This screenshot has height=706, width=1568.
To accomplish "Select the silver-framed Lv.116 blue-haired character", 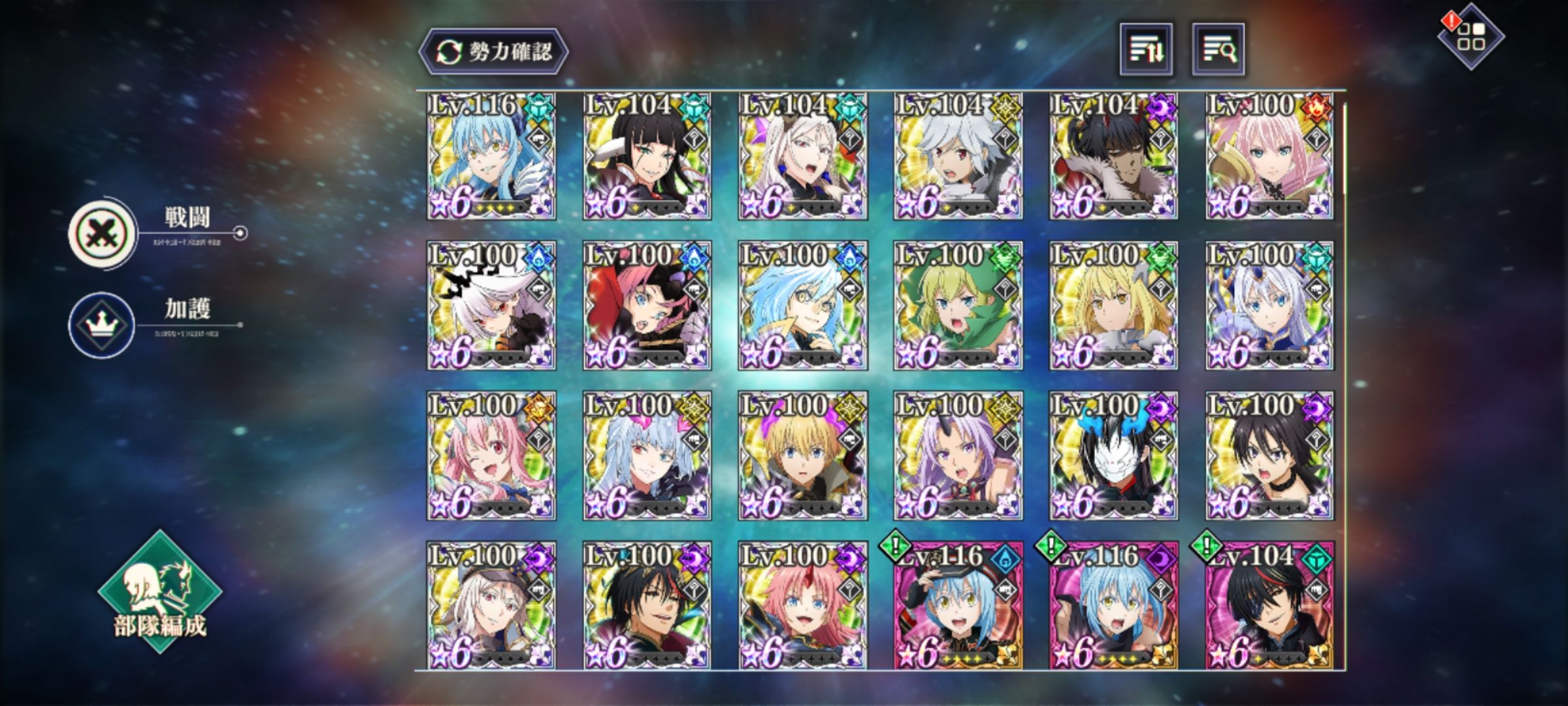I will pyautogui.click(x=491, y=156).
